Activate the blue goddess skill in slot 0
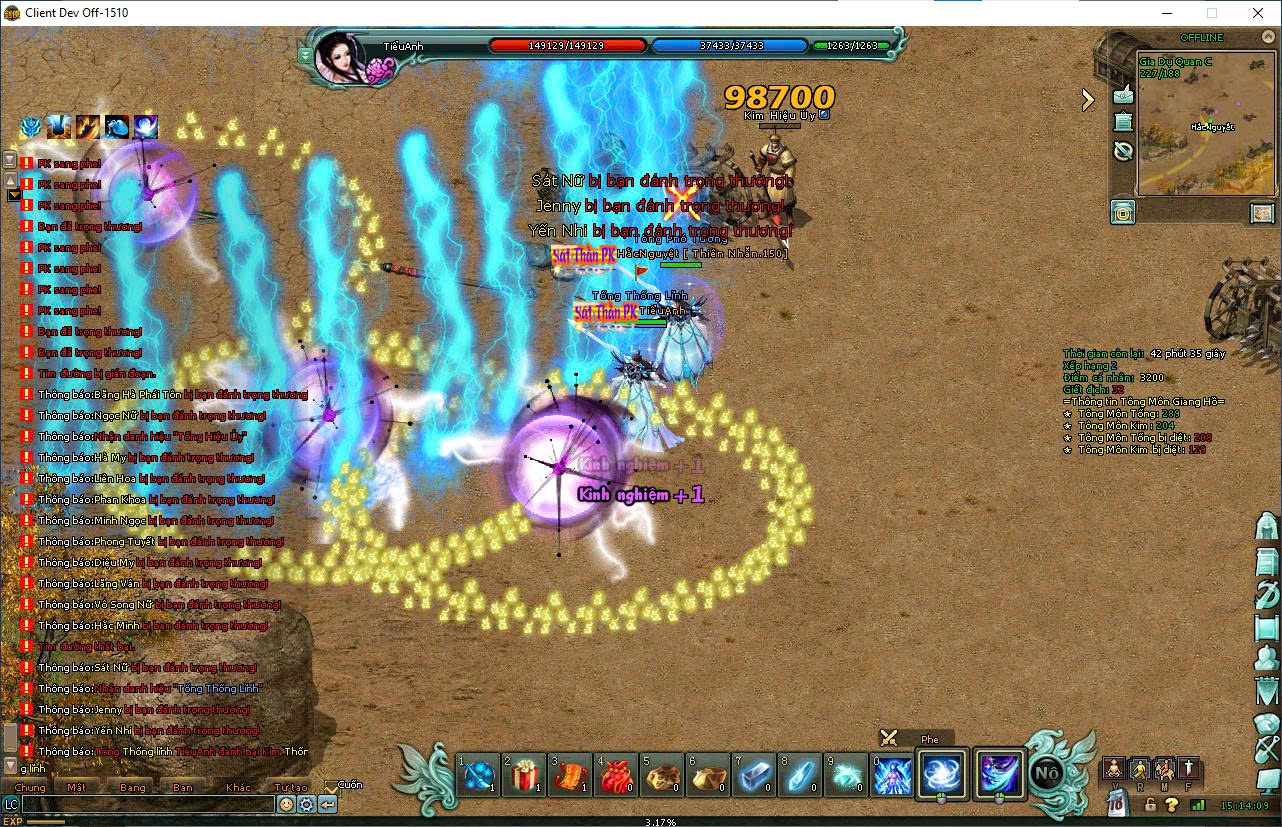Image resolution: width=1282 pixels, height=827 pixels. (x=893, y=775)
